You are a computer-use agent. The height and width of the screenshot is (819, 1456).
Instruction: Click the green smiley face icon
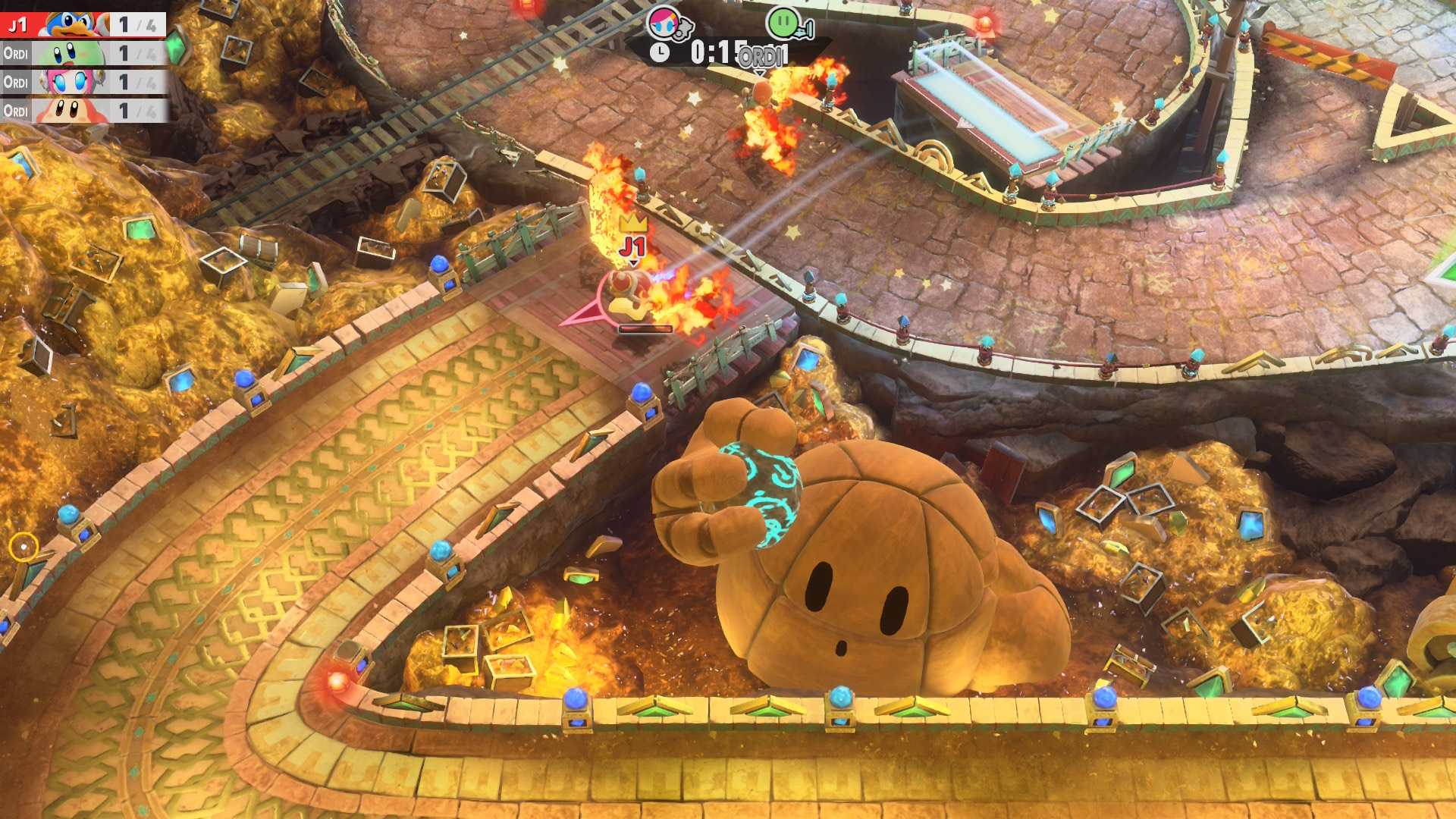coord(782,22)
